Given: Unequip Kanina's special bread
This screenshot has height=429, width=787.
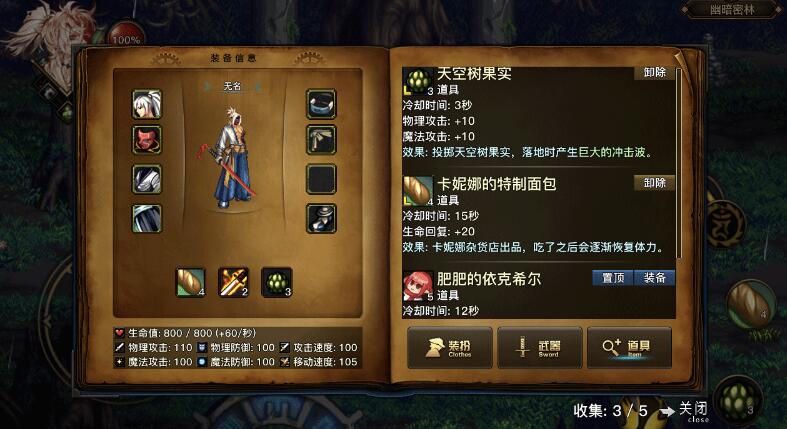Looking at the screenshot, I should [655, 183].
